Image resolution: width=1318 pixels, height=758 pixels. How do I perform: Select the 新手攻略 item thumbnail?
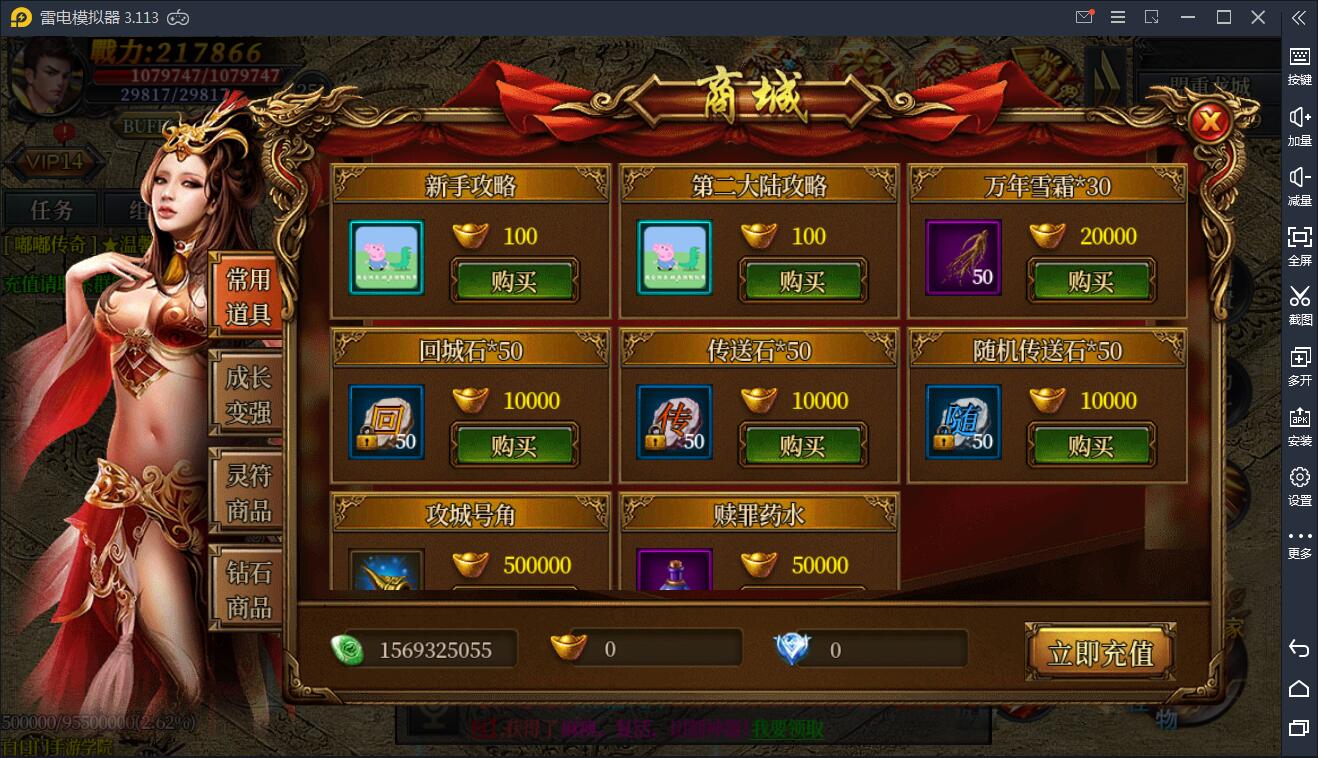387,258
